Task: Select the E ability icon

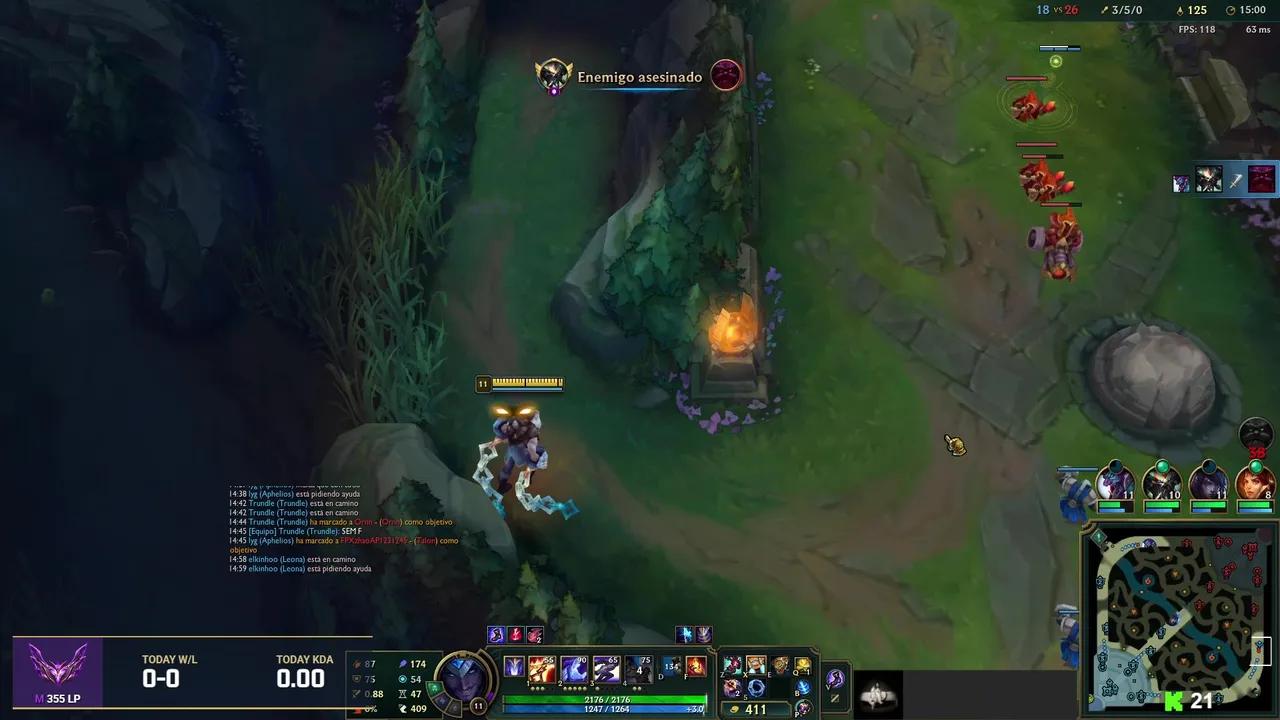Action: point(606,668)
